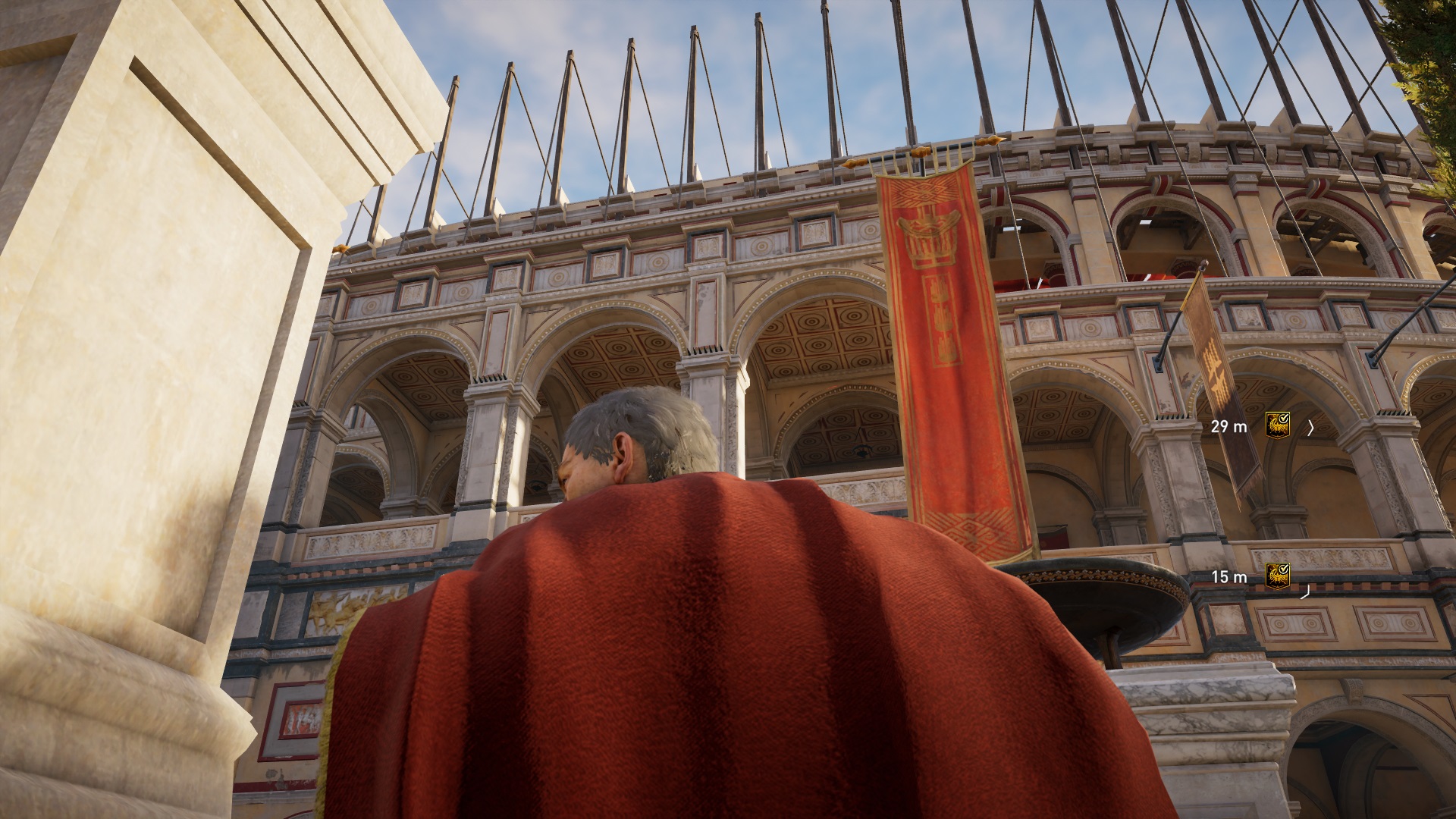Select the objective marker 29 m away
The width and height of the screenshot is (1456, 819).
(1278, 426)
